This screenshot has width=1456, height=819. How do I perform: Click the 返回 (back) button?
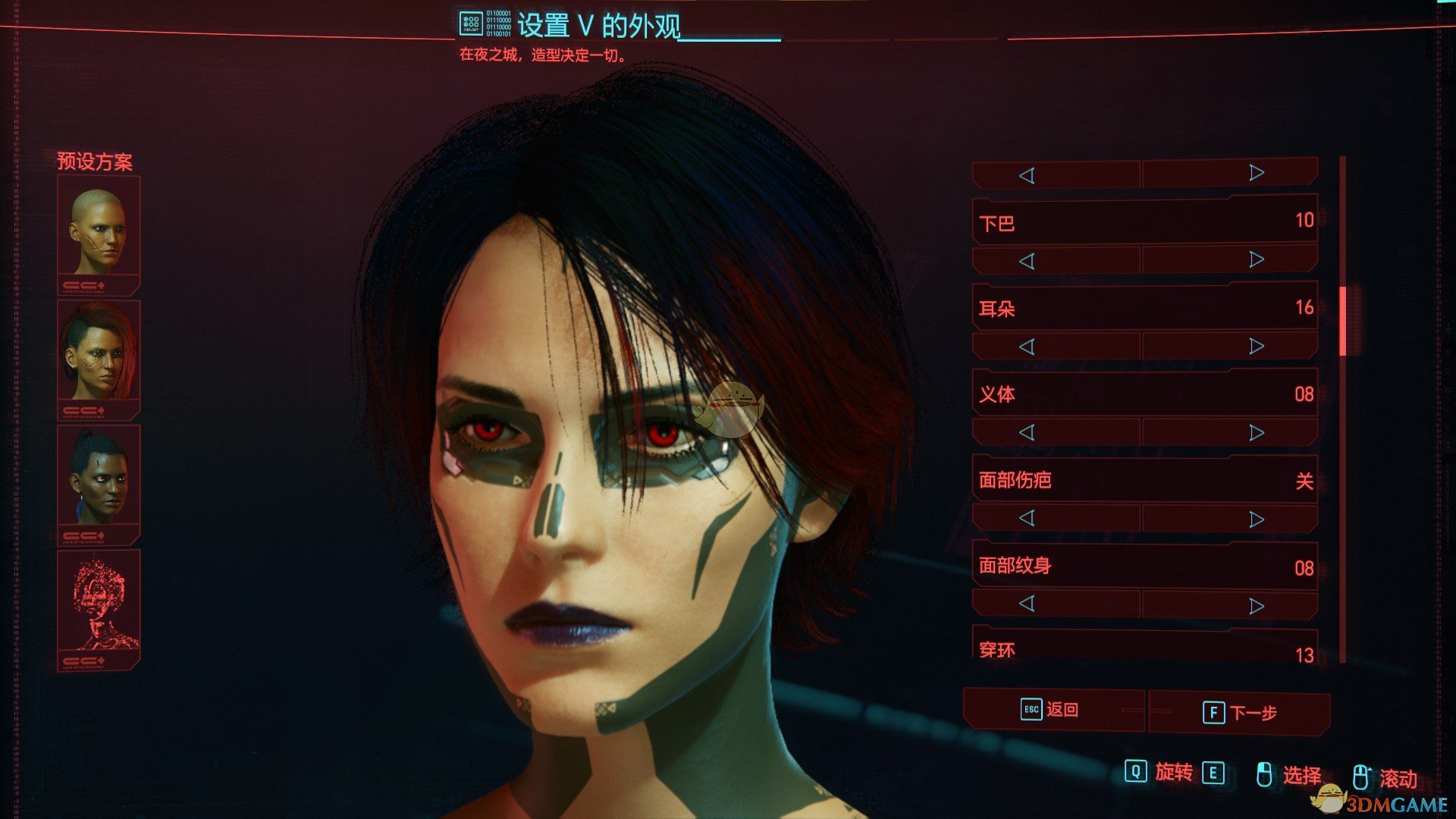point(1052,710)
